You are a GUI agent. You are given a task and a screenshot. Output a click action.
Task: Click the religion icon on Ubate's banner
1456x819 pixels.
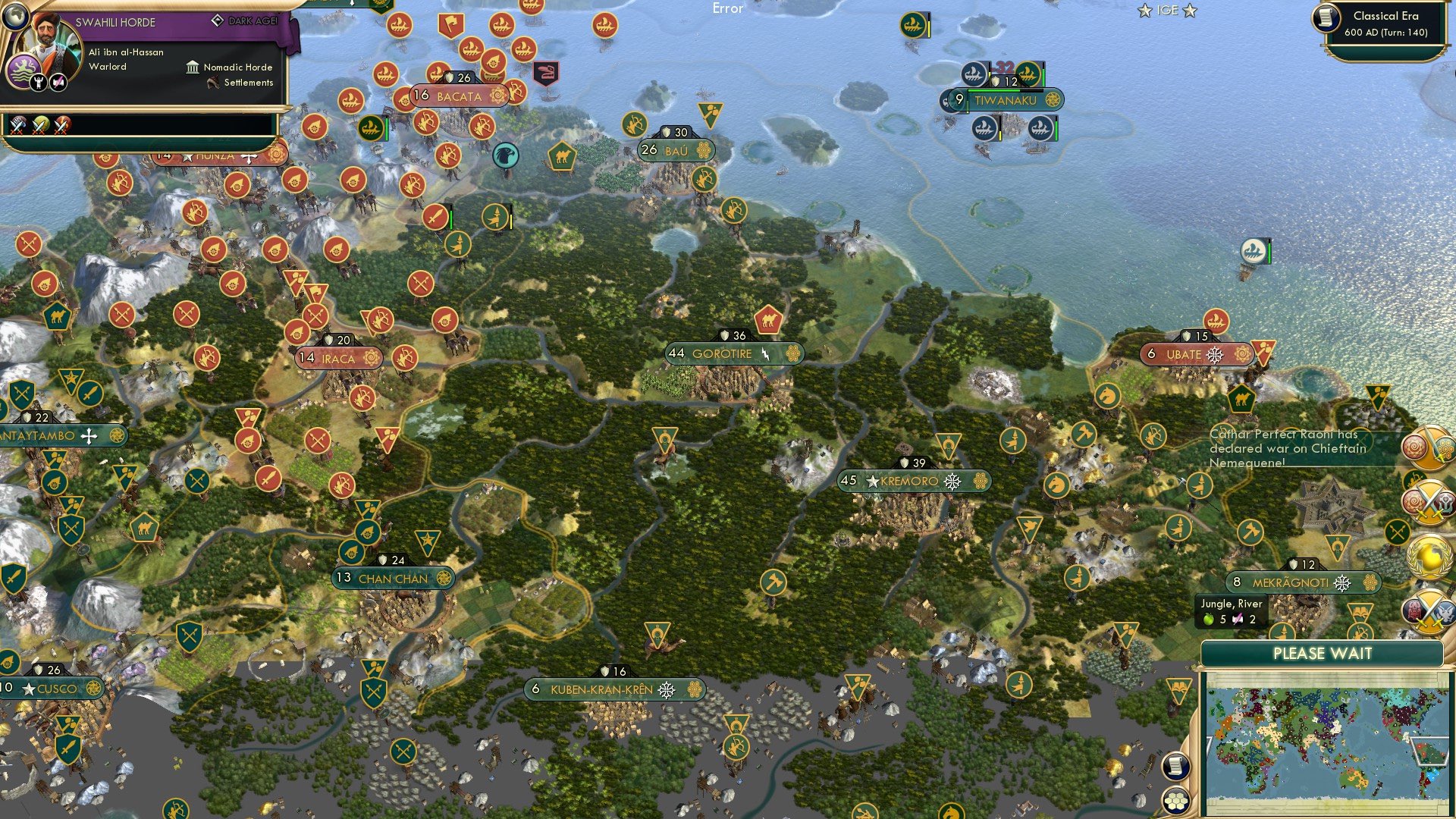point(1216,353)
